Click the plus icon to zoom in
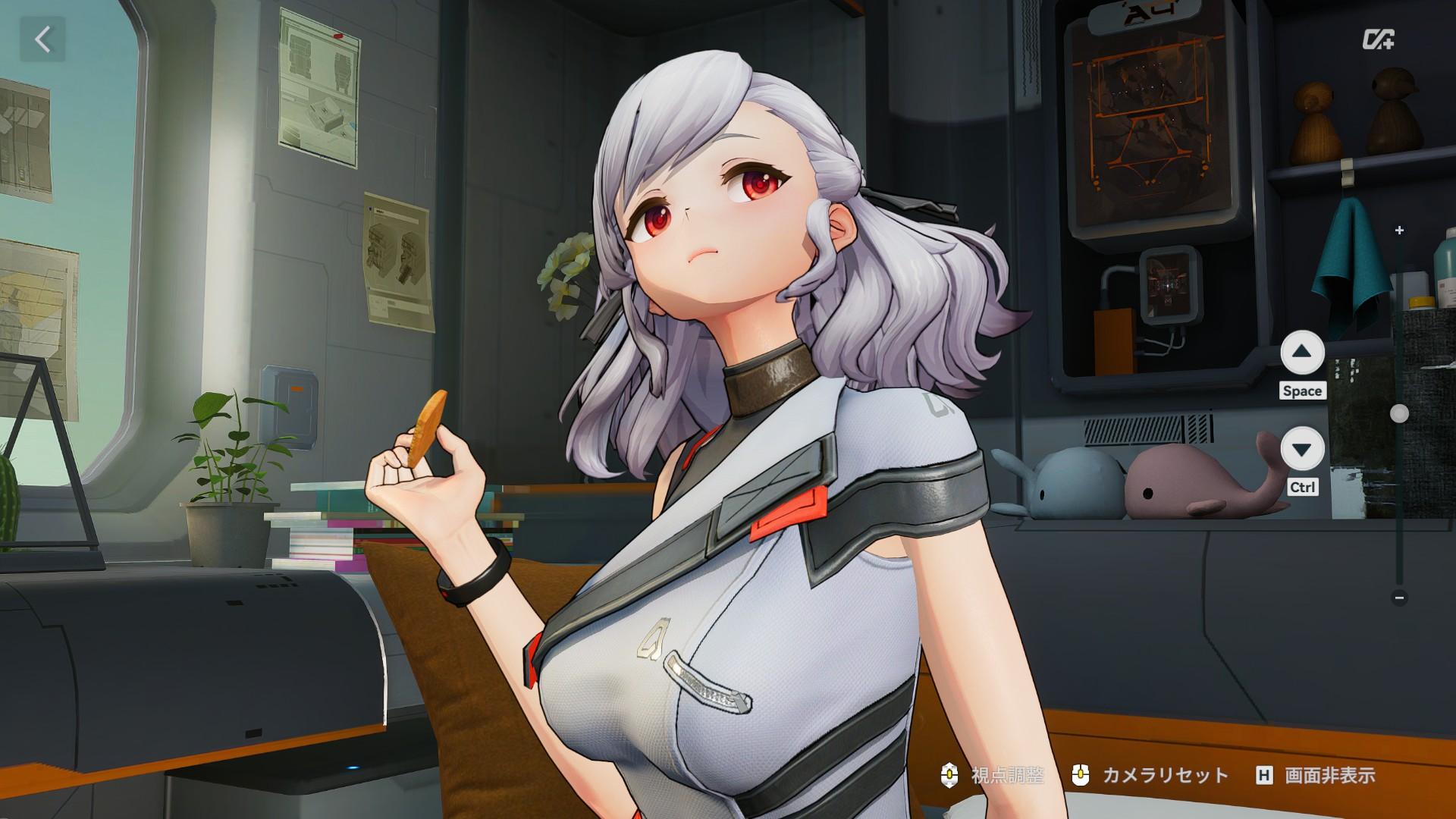Viewport: 1456px width, 819px height. coord(1399,228)
